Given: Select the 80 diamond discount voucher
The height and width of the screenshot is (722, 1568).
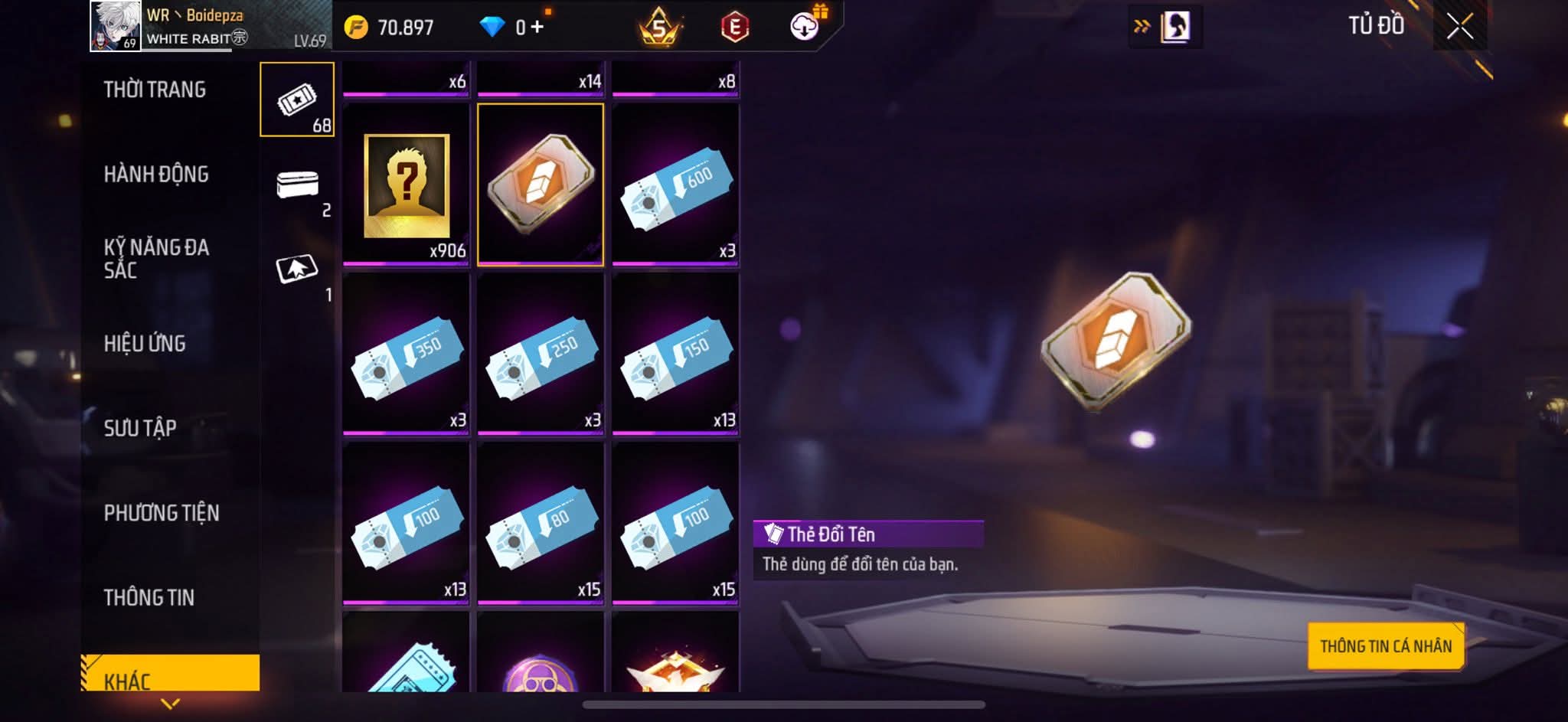Looking at the screenshot, I should pos(541,524).
